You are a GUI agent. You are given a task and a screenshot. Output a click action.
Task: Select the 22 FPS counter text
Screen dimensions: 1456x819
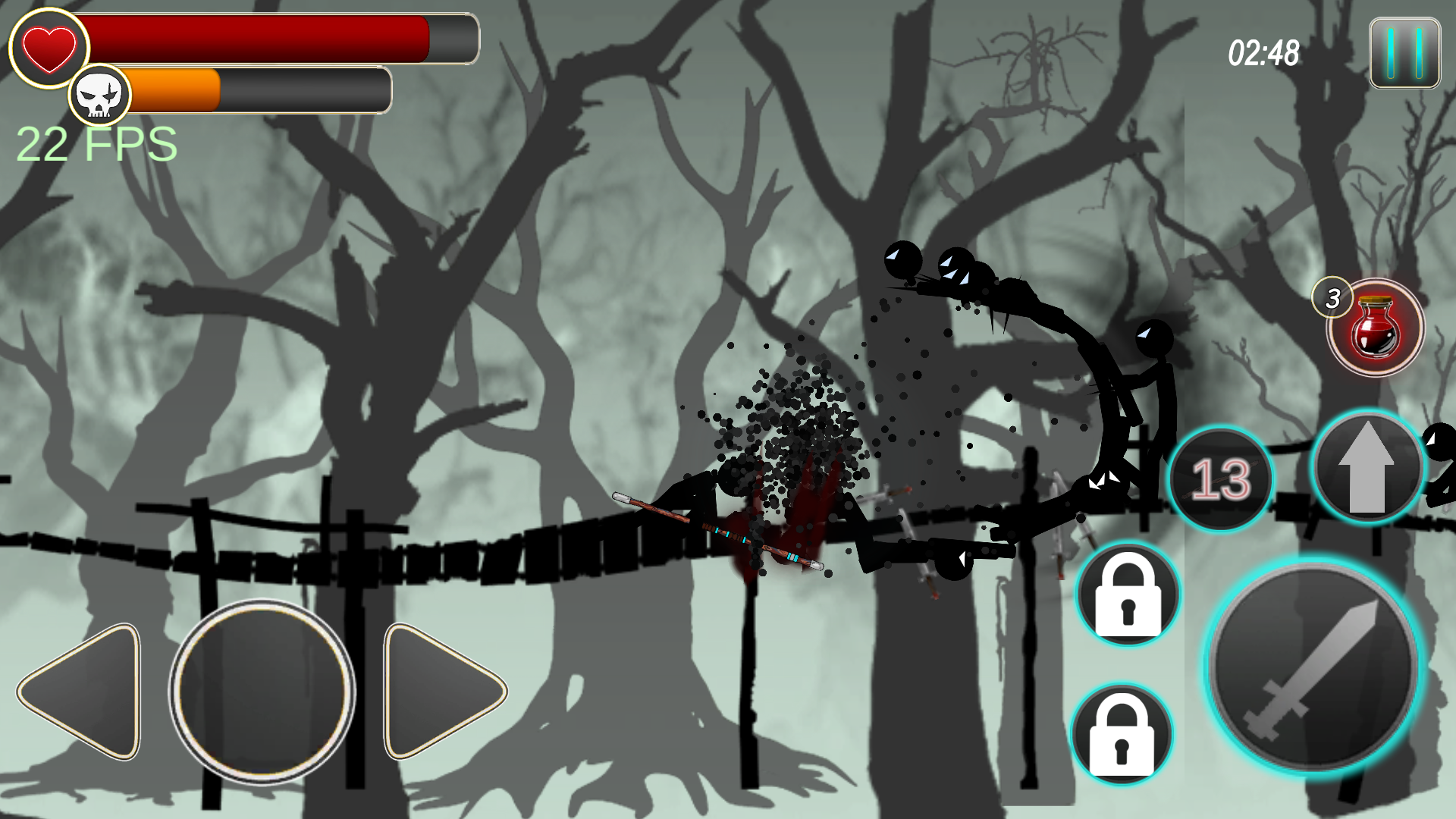point(95,143)
